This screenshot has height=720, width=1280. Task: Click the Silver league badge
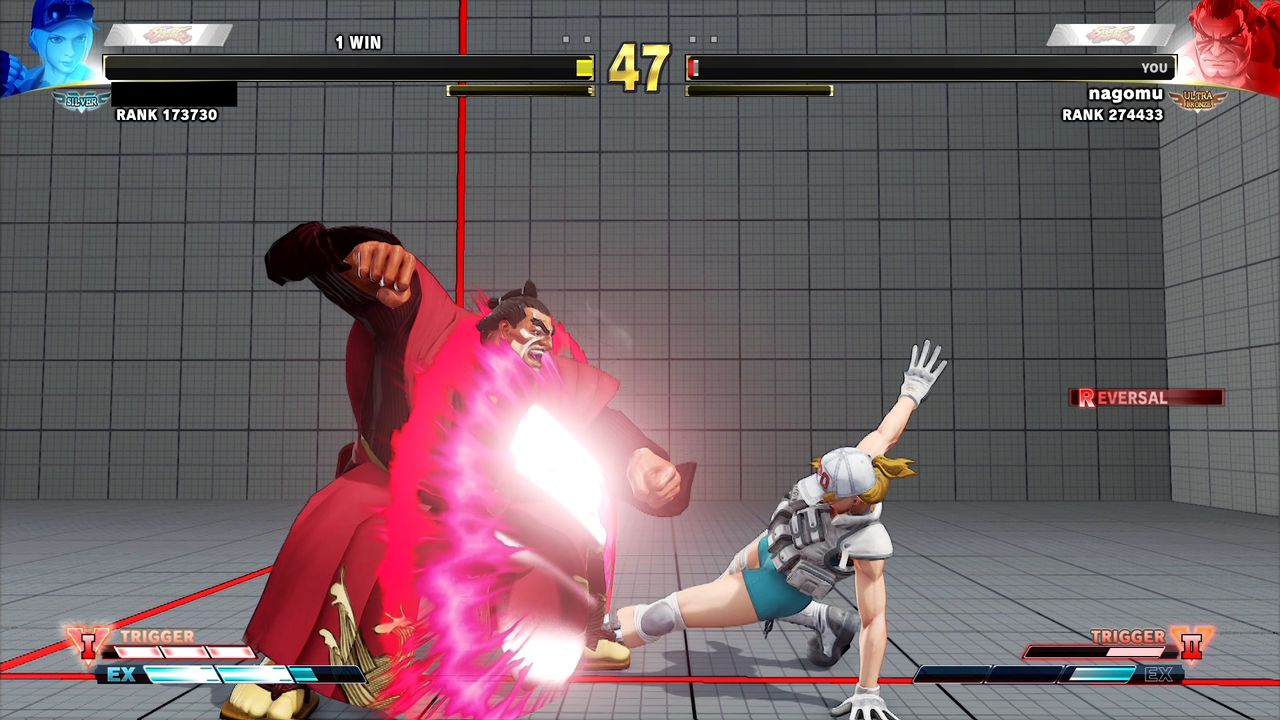click(x=80, y=100)
